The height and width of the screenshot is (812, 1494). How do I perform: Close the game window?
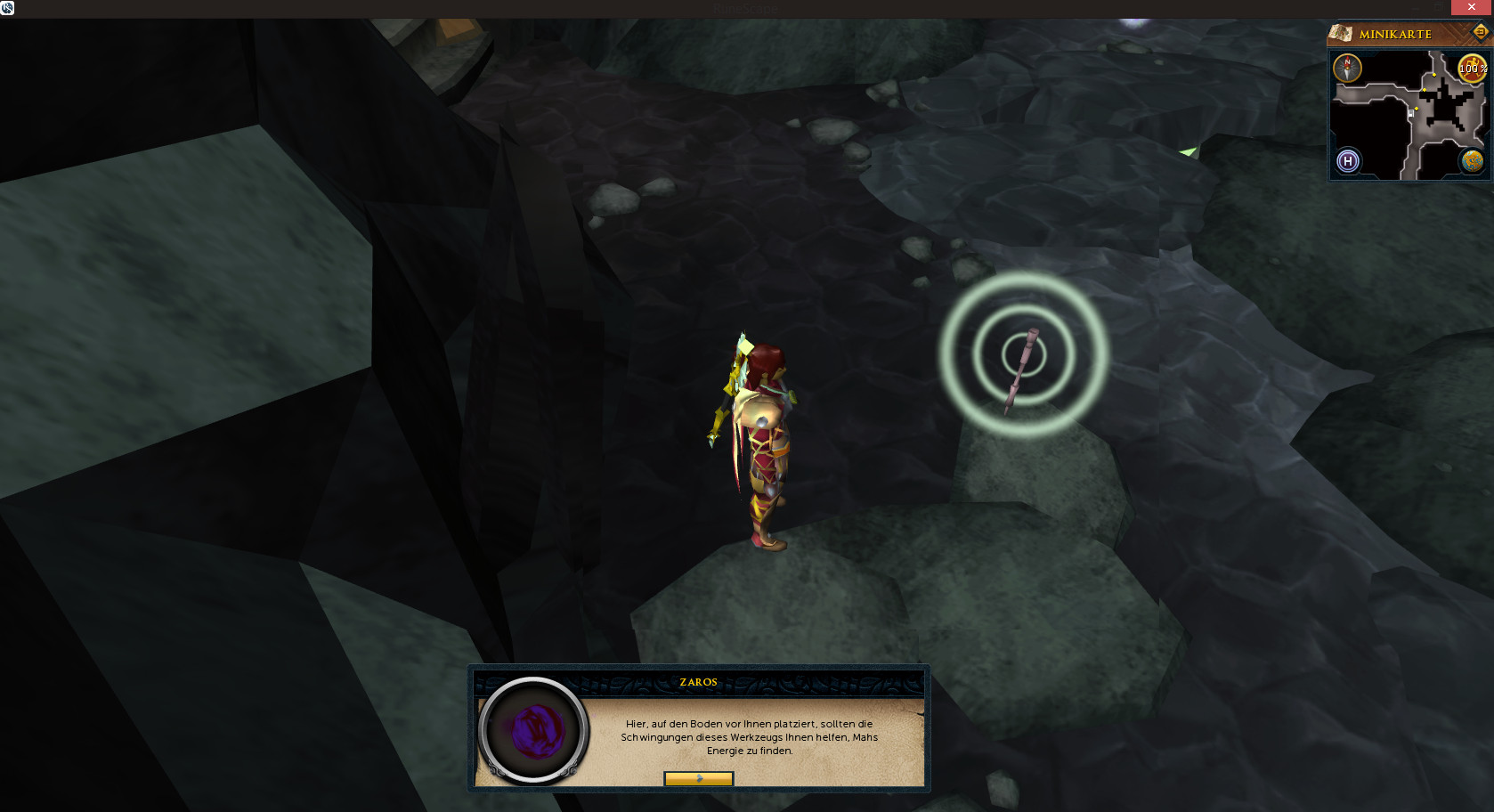click(1472, 7)
